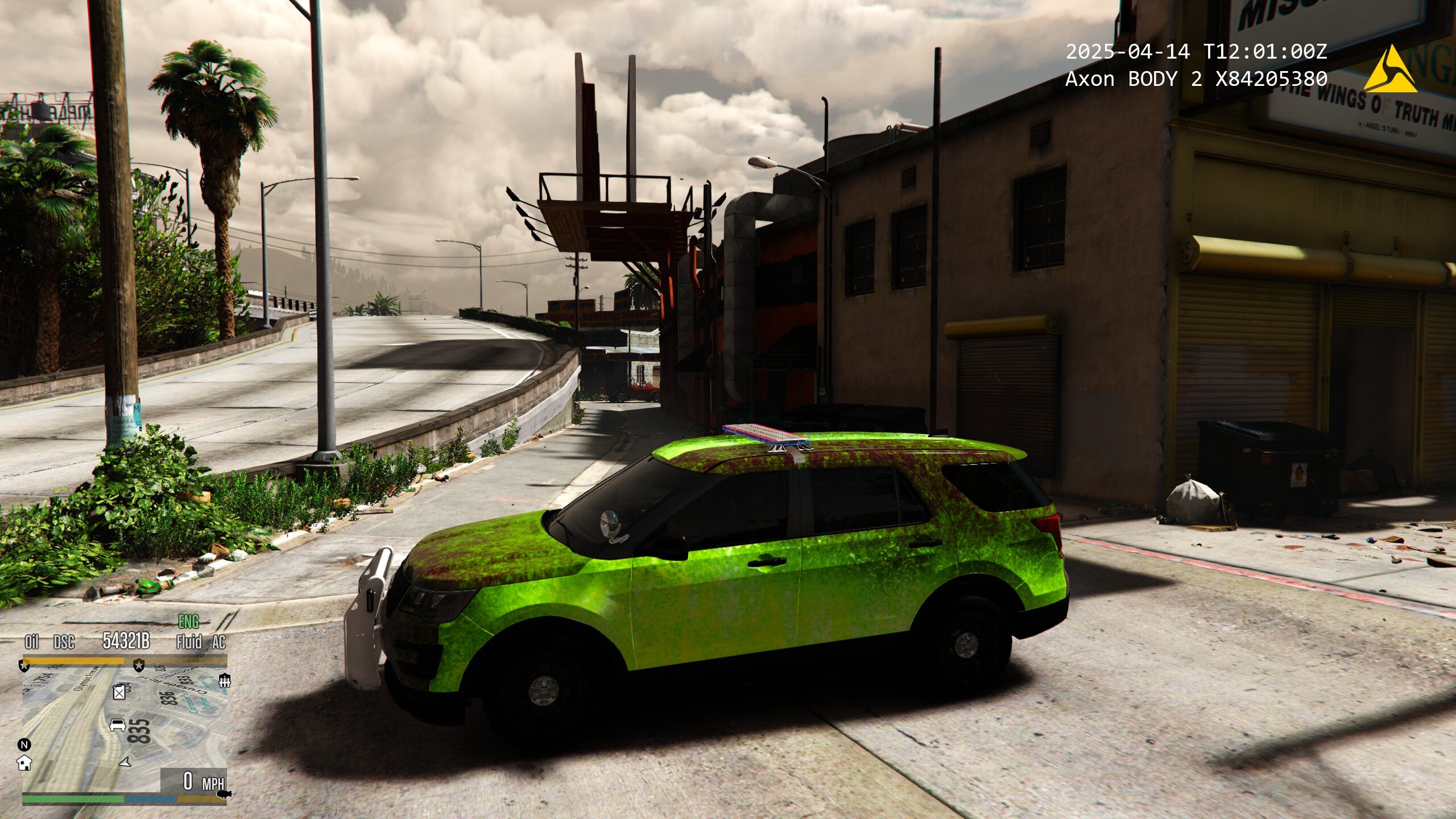Click the Fluid indicator label
Viewport: 1456px width, 819px height.
click(x=189, y=642)
